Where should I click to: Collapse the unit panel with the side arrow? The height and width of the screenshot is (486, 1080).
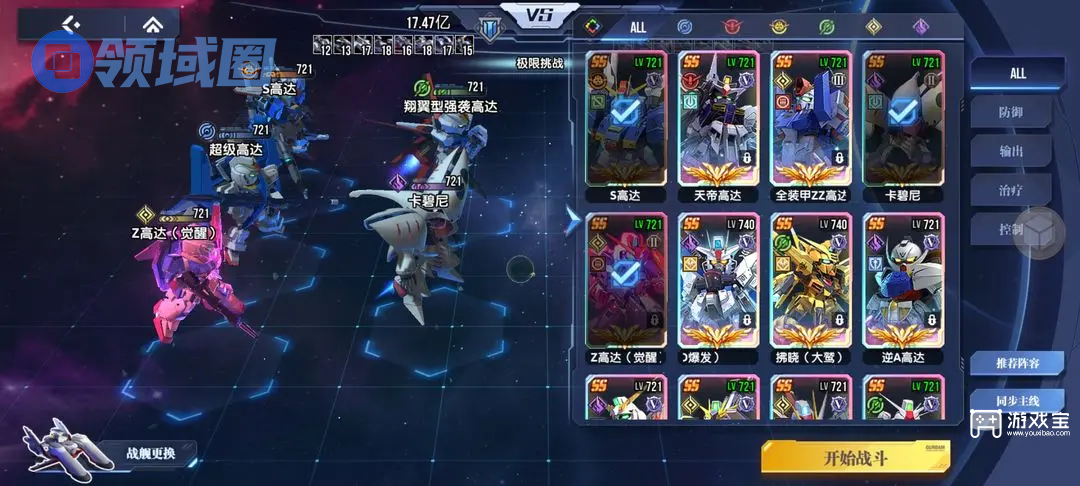571,221
